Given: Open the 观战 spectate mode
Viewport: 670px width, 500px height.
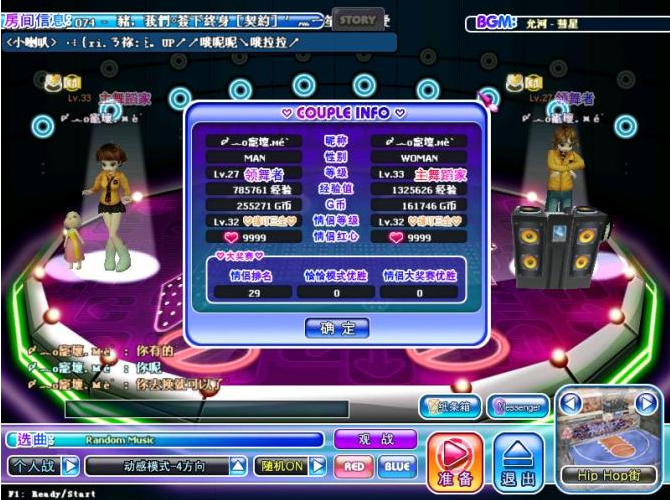Looking at the screenshot, I should (x=373, y=438).
